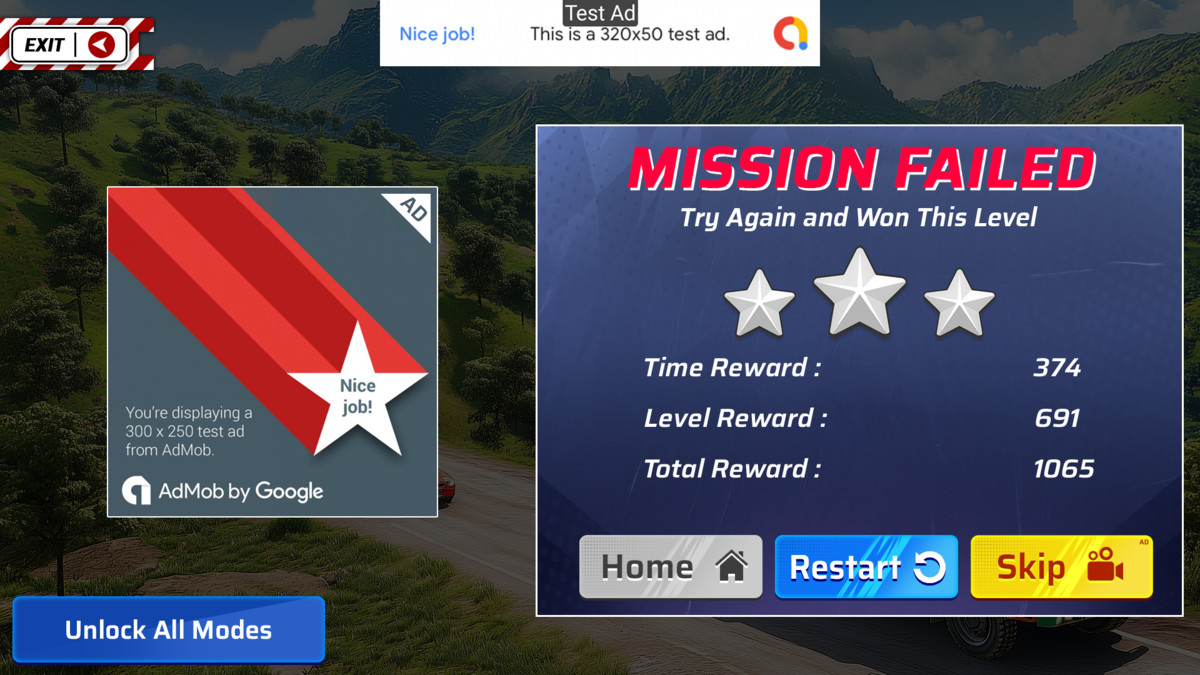Return to the Home screen

point(670,567)
